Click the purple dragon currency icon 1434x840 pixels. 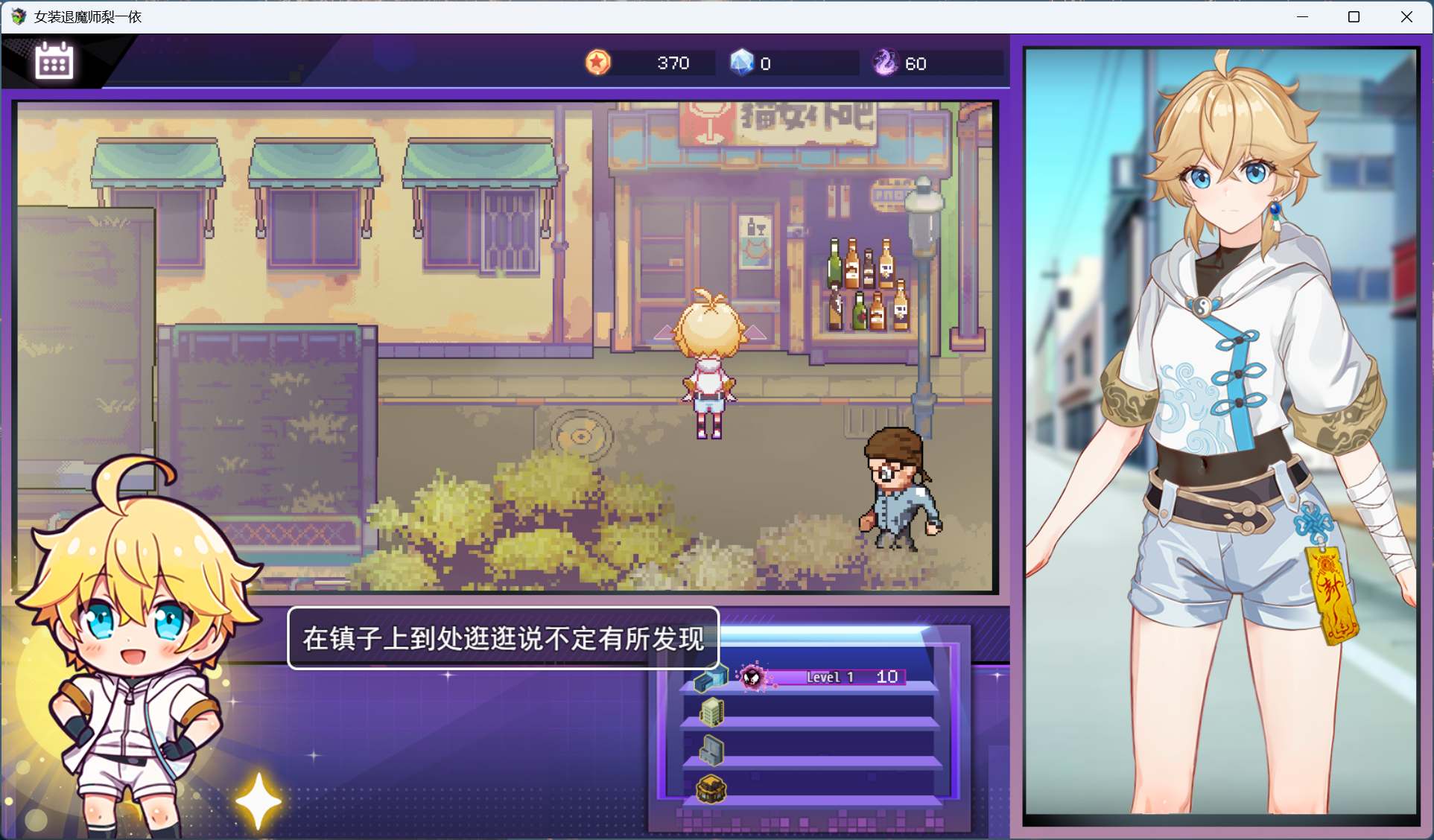coord(886,63)
